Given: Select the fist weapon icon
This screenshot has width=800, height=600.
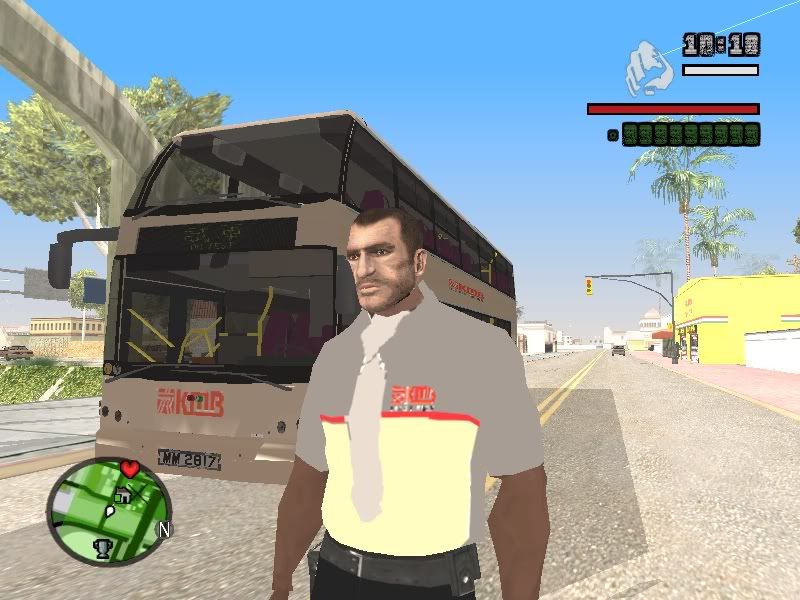Looking at the screenshot, I should click(648, 67).
